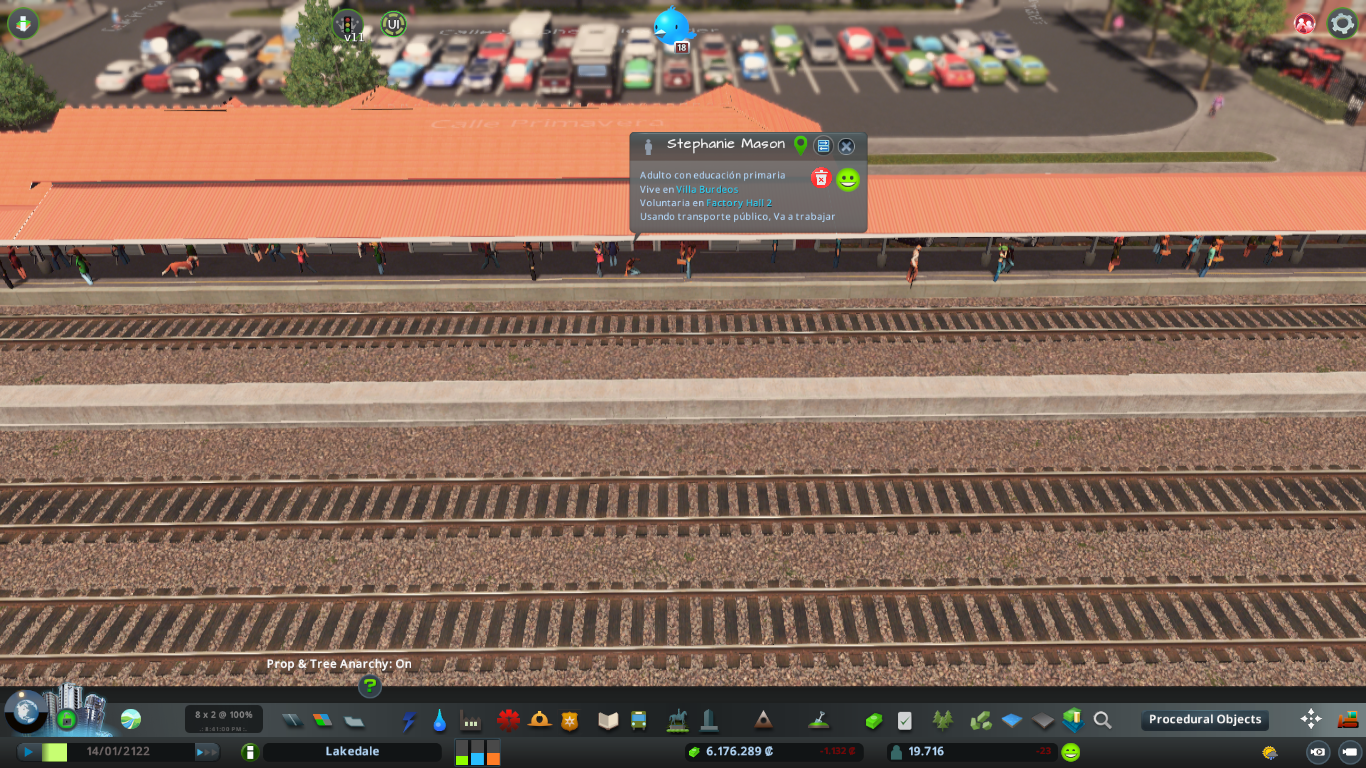Toggle the Prop & Tree Anarchy question mark

coord(369,687)
